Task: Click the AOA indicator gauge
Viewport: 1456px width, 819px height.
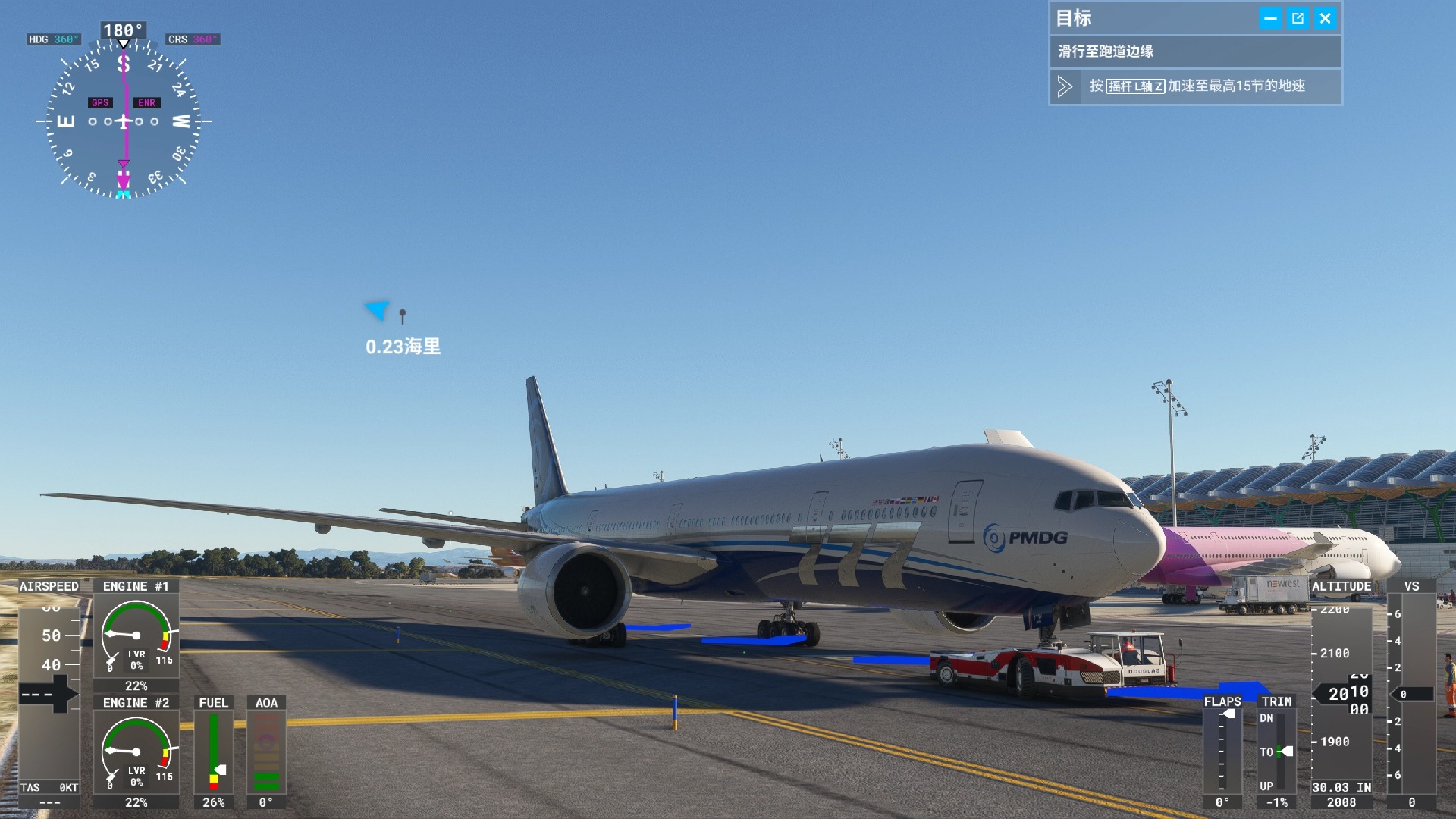Action: 266,751
